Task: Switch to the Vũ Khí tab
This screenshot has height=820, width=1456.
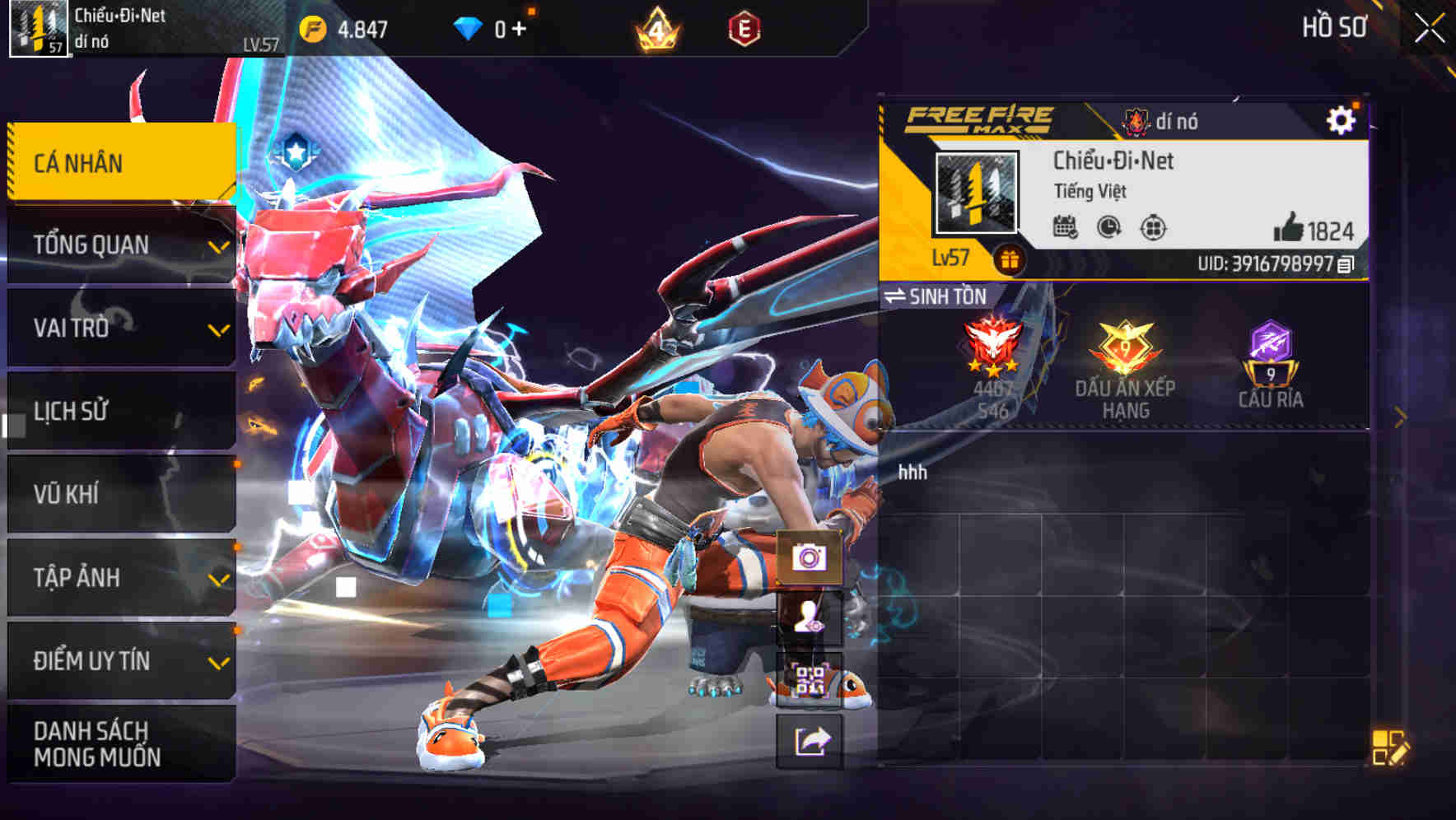Action: click(120, 494)
